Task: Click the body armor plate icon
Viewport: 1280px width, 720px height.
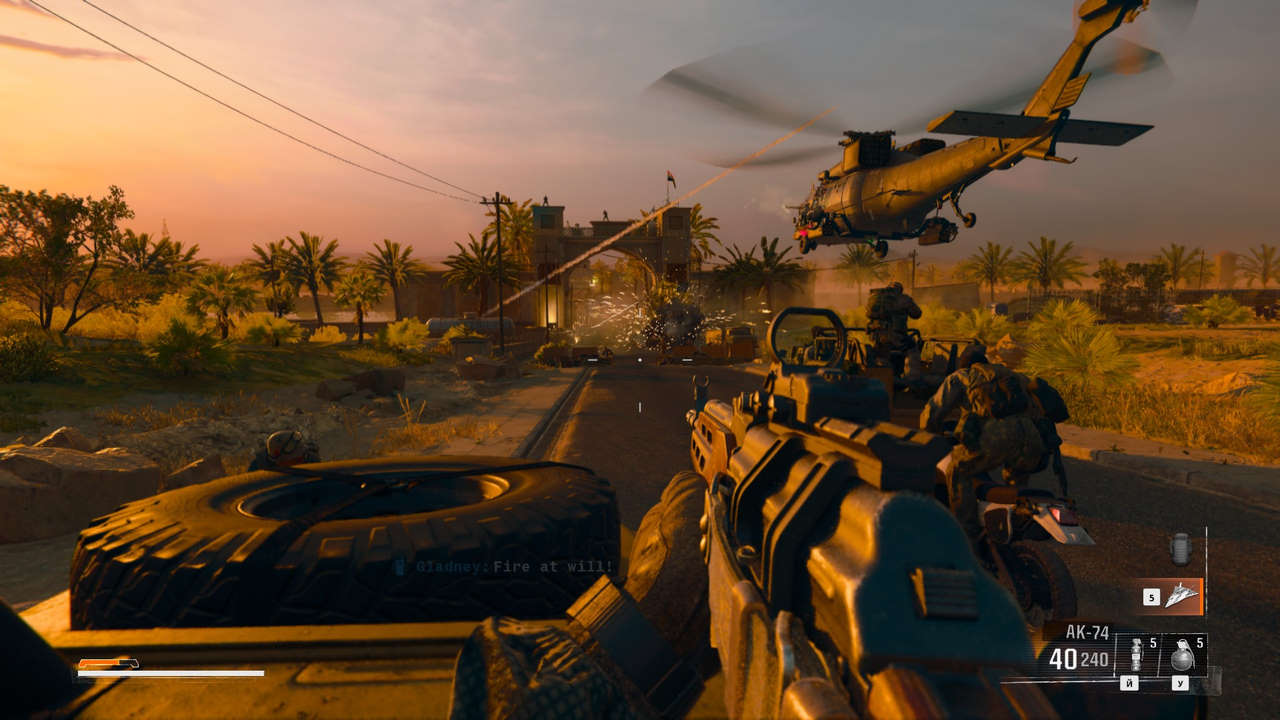Action: click(1182, 549)
